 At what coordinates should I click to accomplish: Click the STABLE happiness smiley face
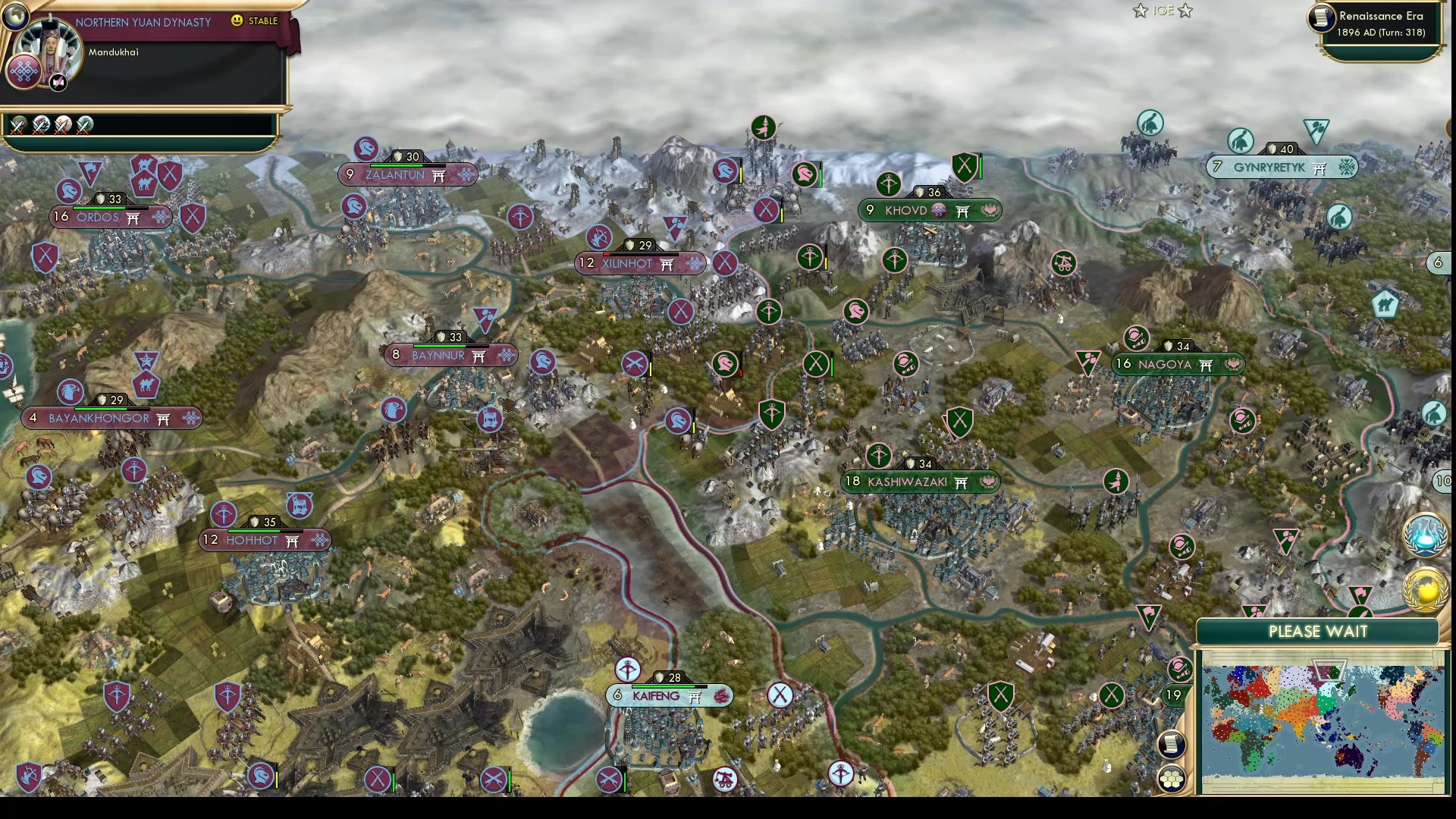click(x=237, y=21)
